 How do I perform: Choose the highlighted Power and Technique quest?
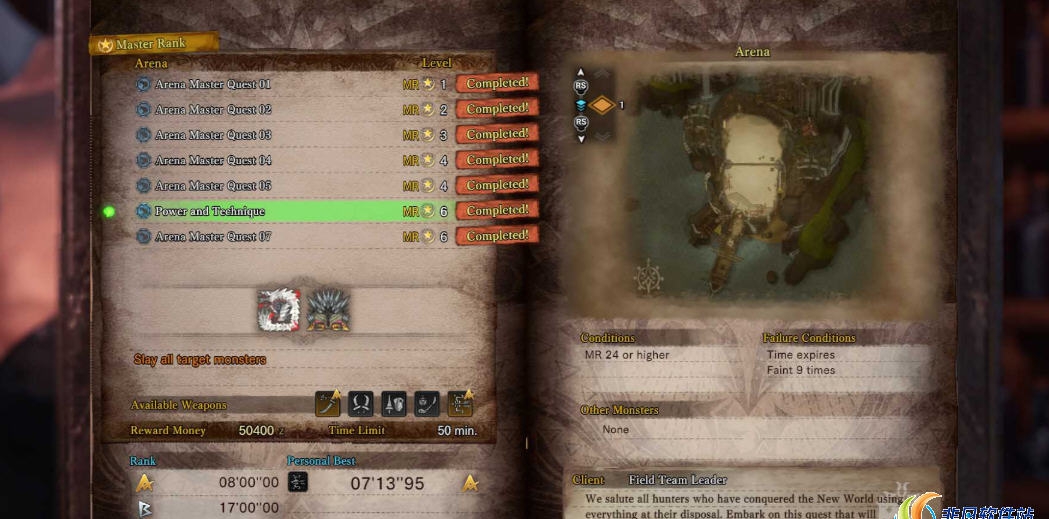[x=210, y=211]
